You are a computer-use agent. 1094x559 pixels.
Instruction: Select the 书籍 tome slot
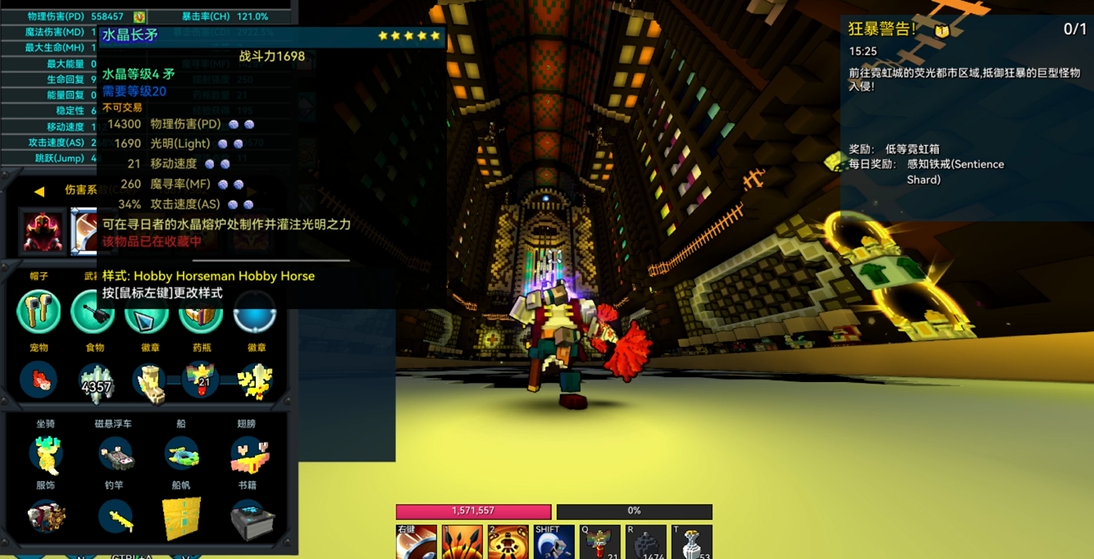248,518
